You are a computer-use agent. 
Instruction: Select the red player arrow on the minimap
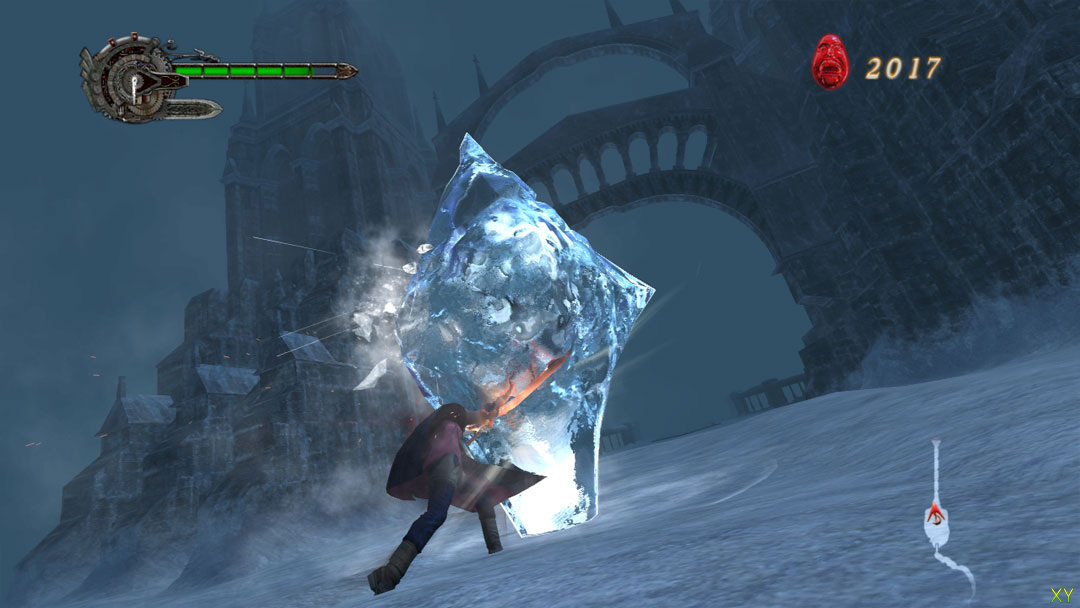pos(935,515)
